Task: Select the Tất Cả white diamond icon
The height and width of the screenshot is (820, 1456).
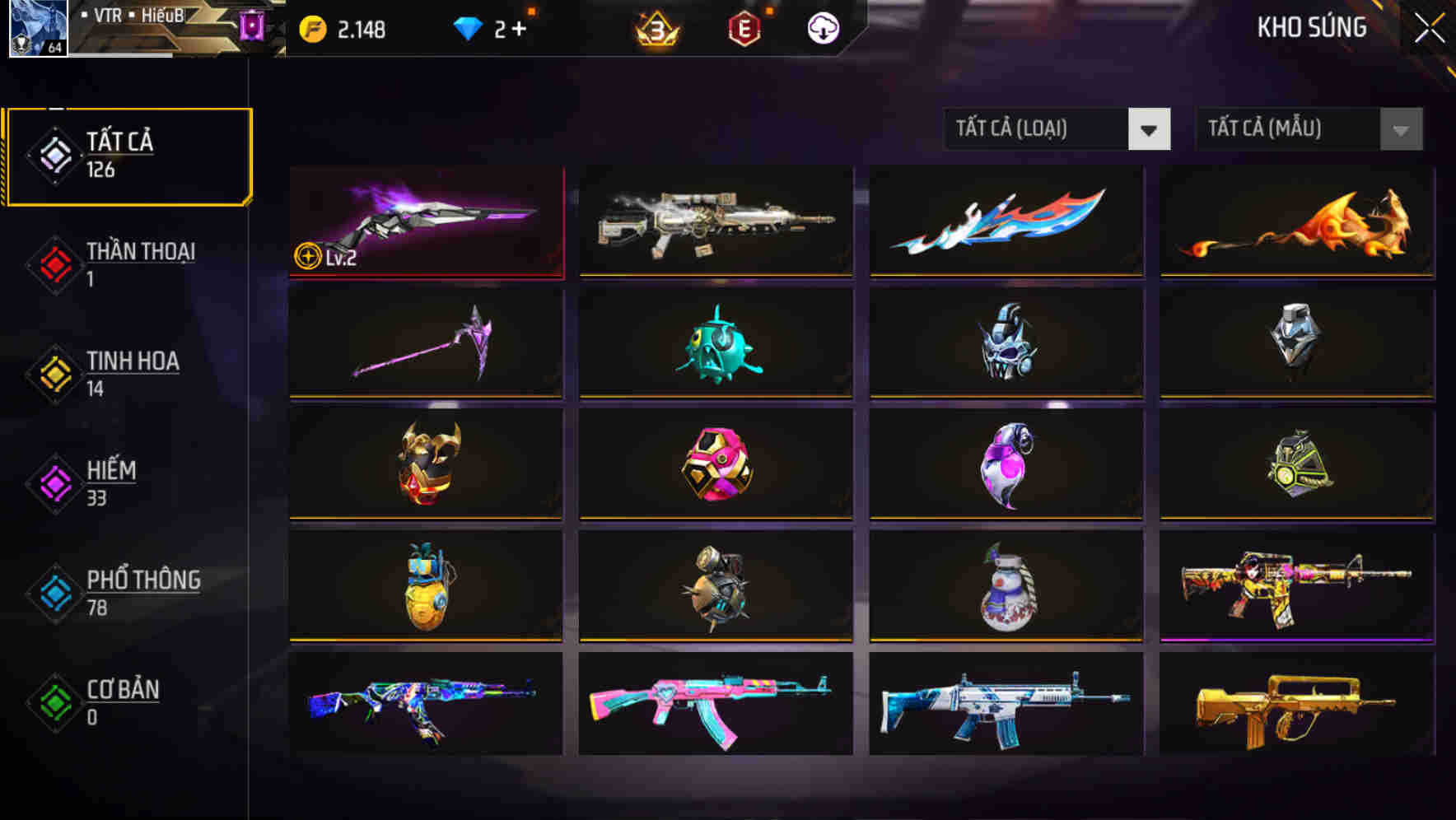Action: point(53,155)
